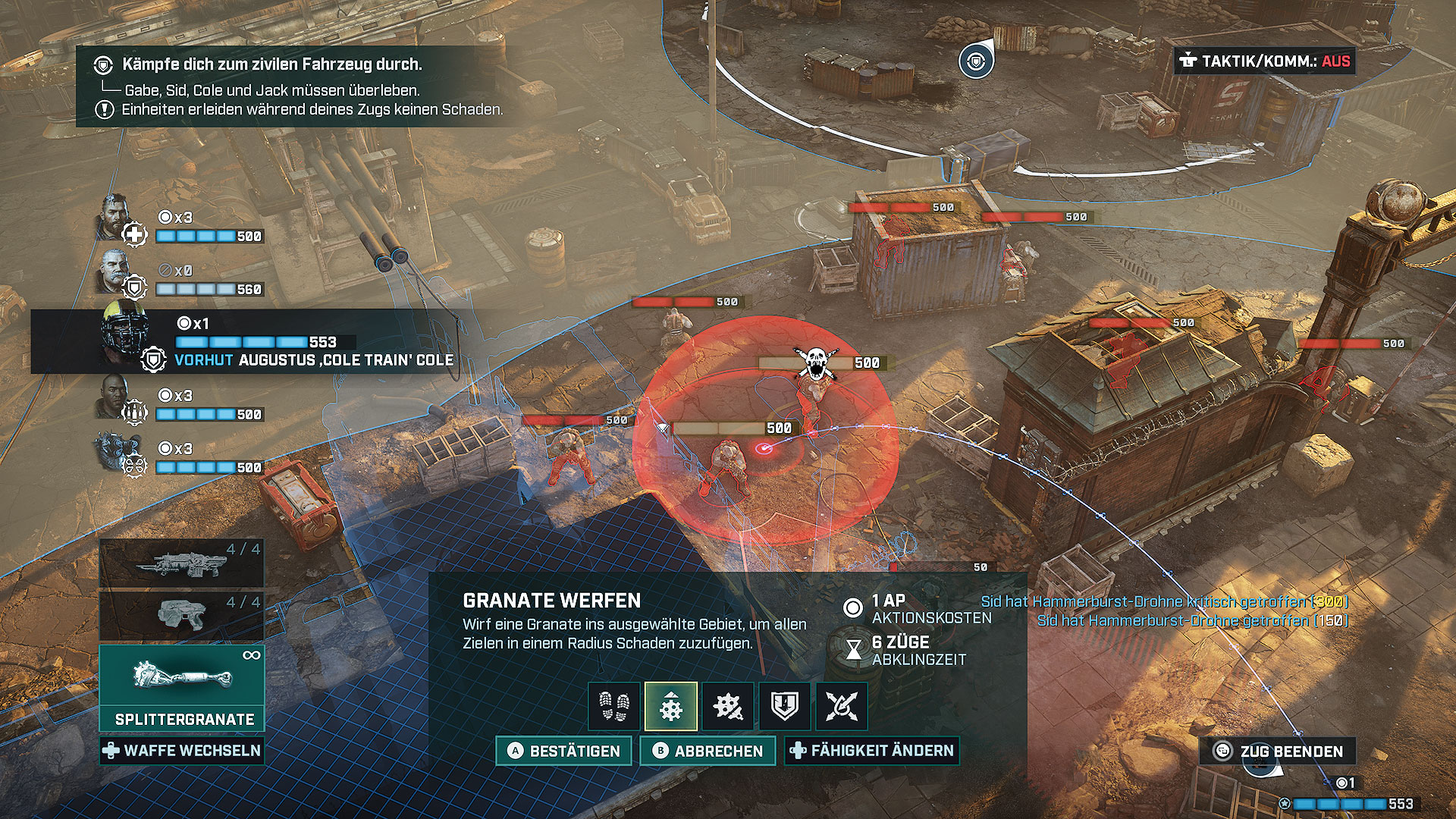Select the pistol weapon slot
This screenshot has width=1456, height=819.
coord(182,615)
